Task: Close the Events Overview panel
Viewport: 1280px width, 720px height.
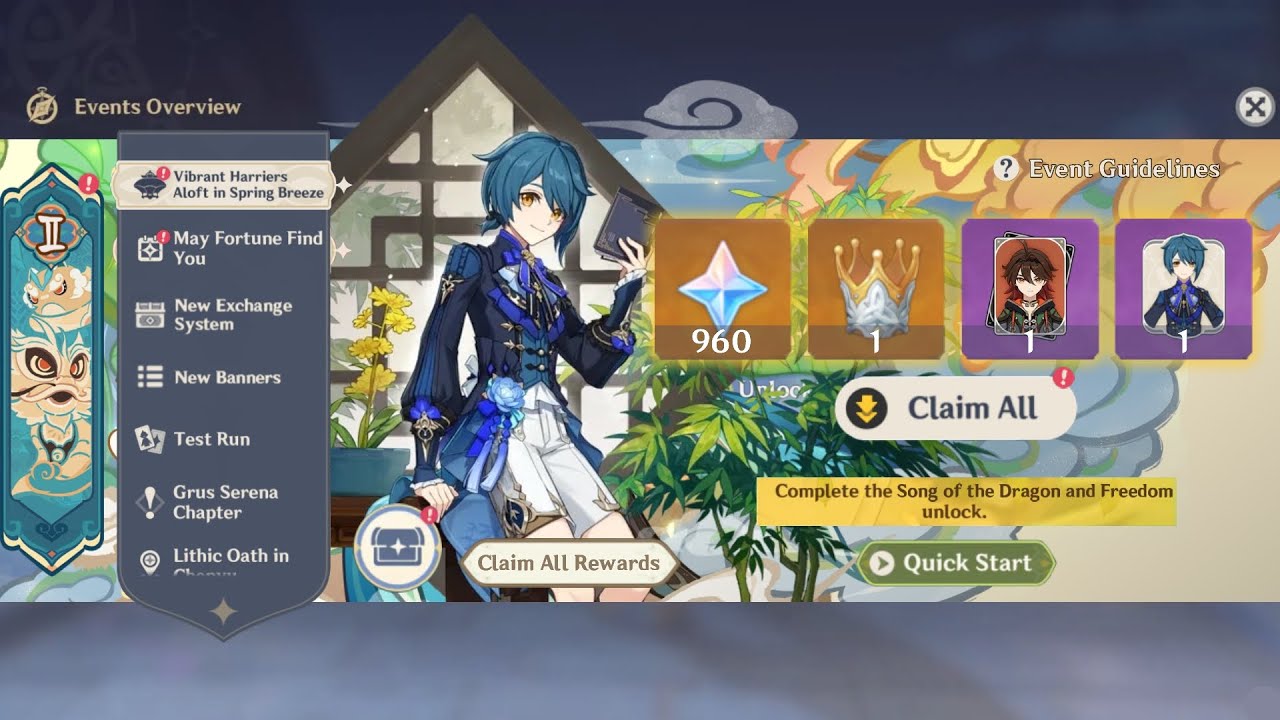Action: click(1255, 107)
